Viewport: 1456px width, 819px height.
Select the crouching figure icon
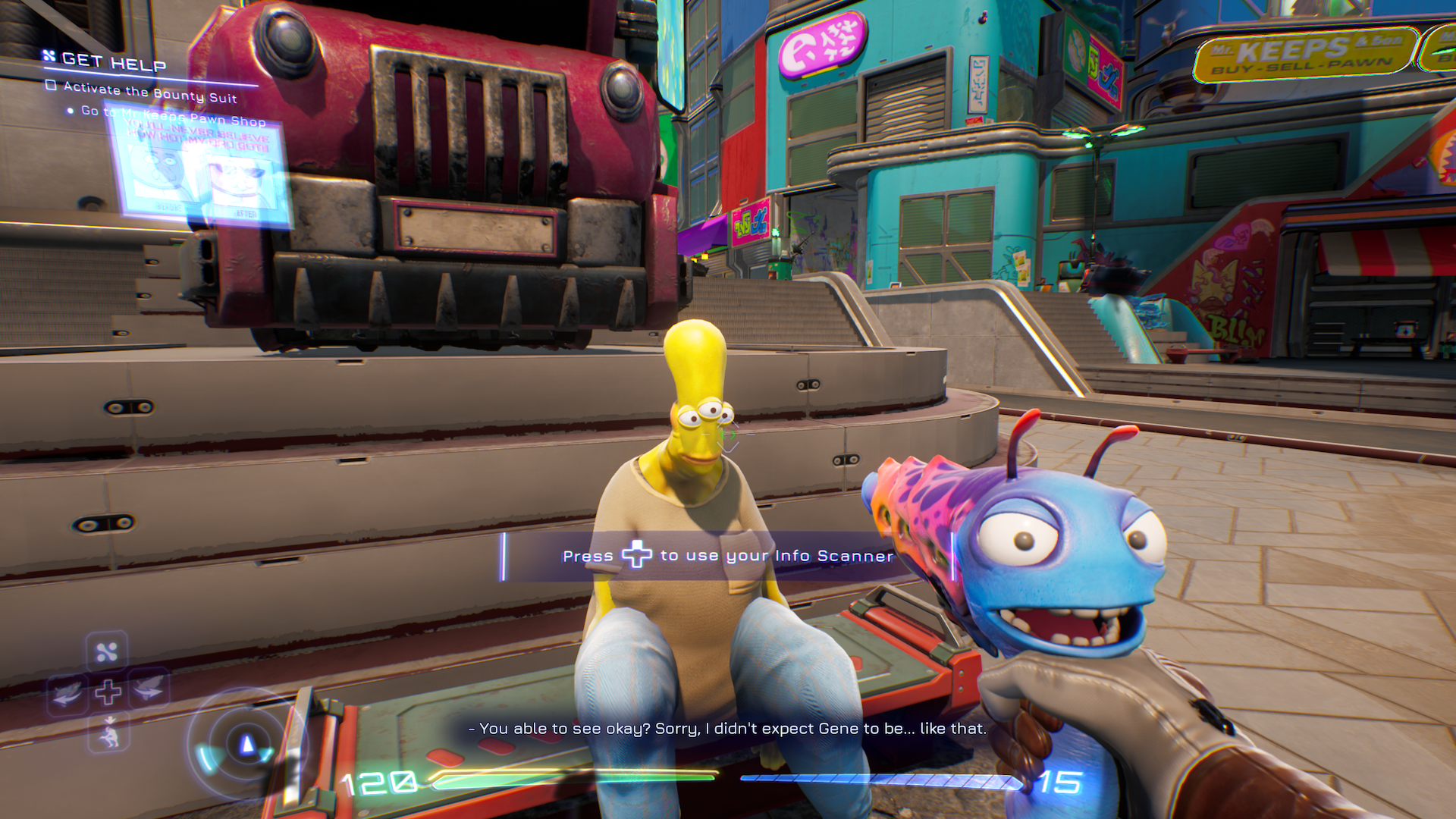109,733
